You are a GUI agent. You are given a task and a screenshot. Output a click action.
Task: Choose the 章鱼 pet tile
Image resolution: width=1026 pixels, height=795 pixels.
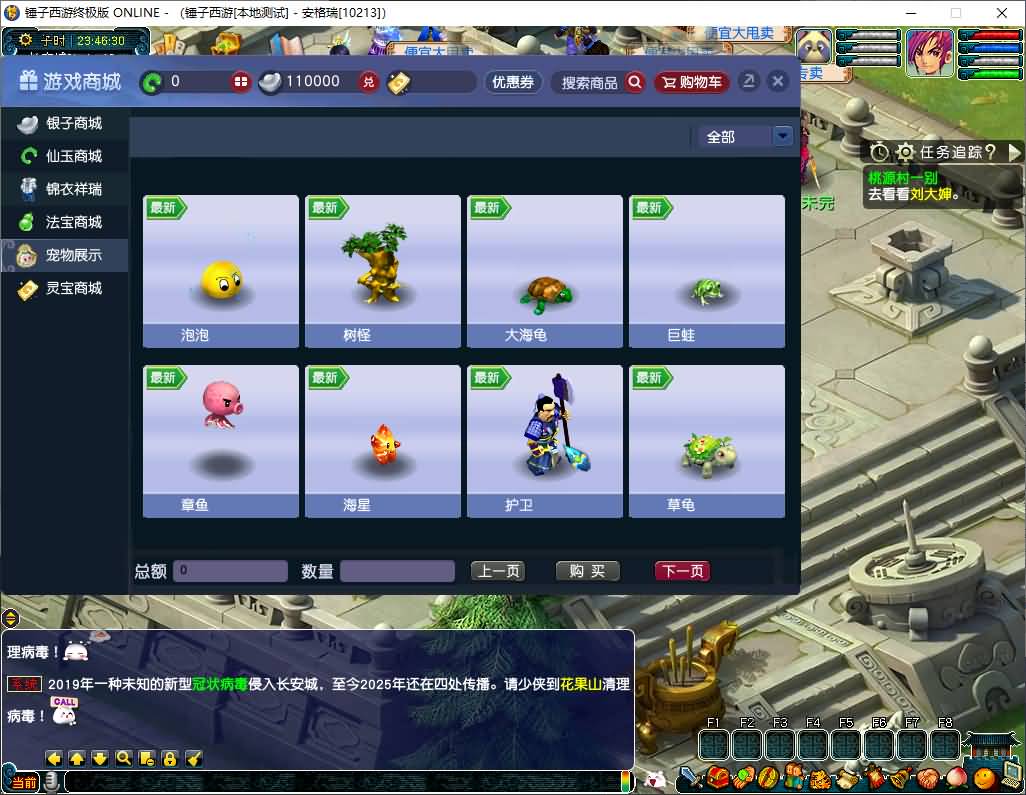221,441
